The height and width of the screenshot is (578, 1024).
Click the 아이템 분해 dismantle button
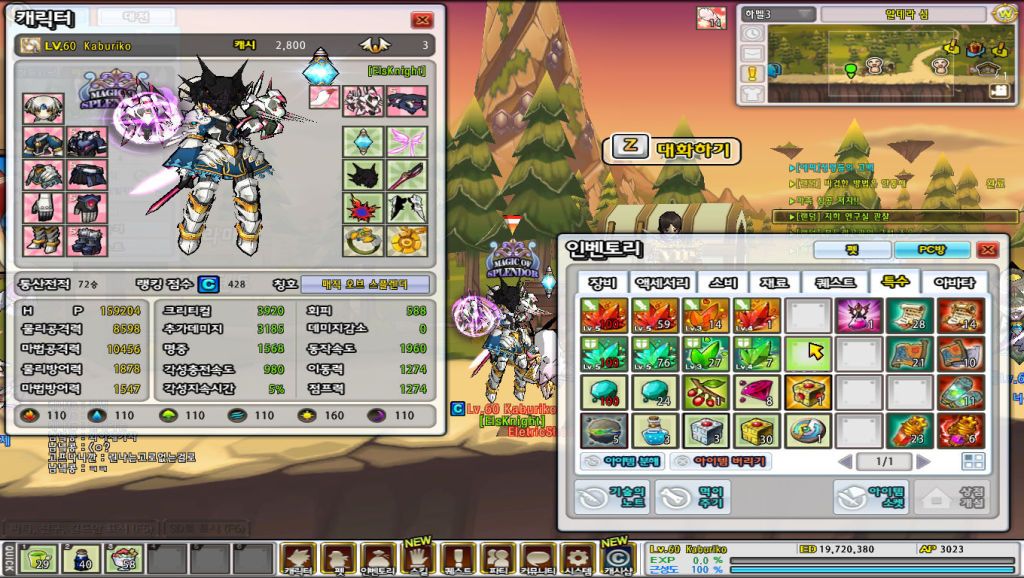pos(622,462)
